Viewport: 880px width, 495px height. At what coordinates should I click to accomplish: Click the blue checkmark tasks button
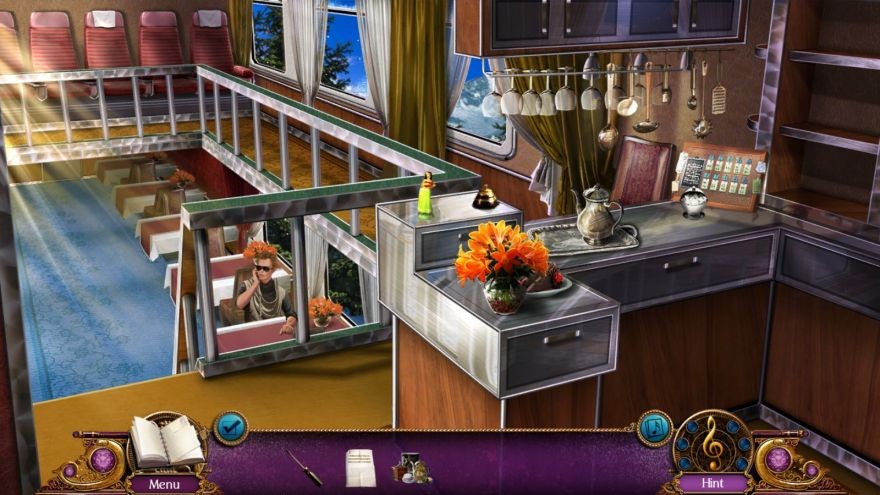coord(230,427)
